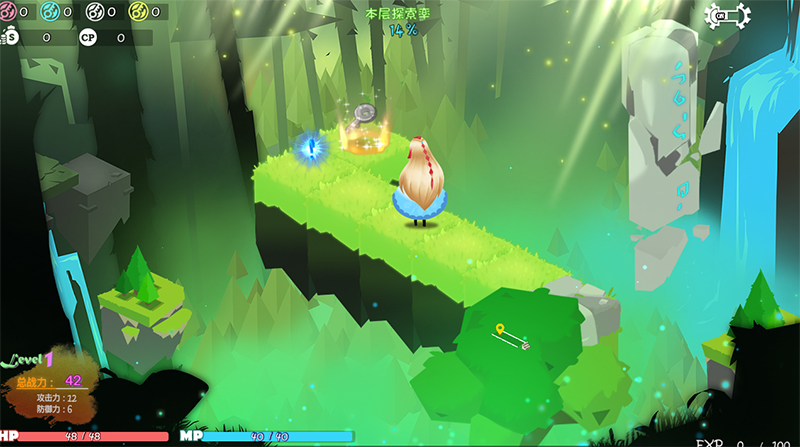
Task: Select the cyan key icon
Action: point(51,13)
